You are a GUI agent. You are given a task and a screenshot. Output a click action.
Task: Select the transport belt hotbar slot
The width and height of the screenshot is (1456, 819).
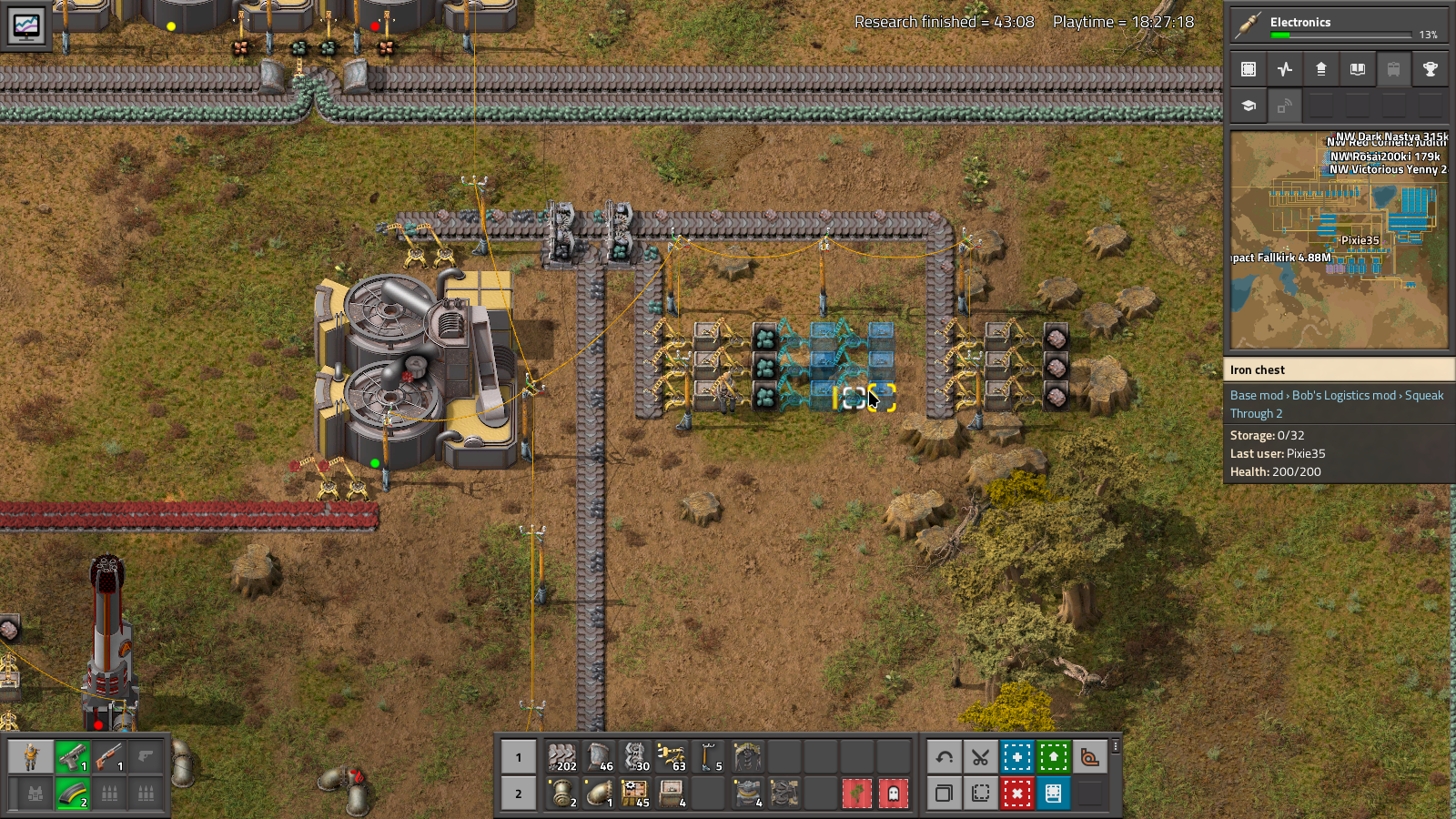click(562, 757)
